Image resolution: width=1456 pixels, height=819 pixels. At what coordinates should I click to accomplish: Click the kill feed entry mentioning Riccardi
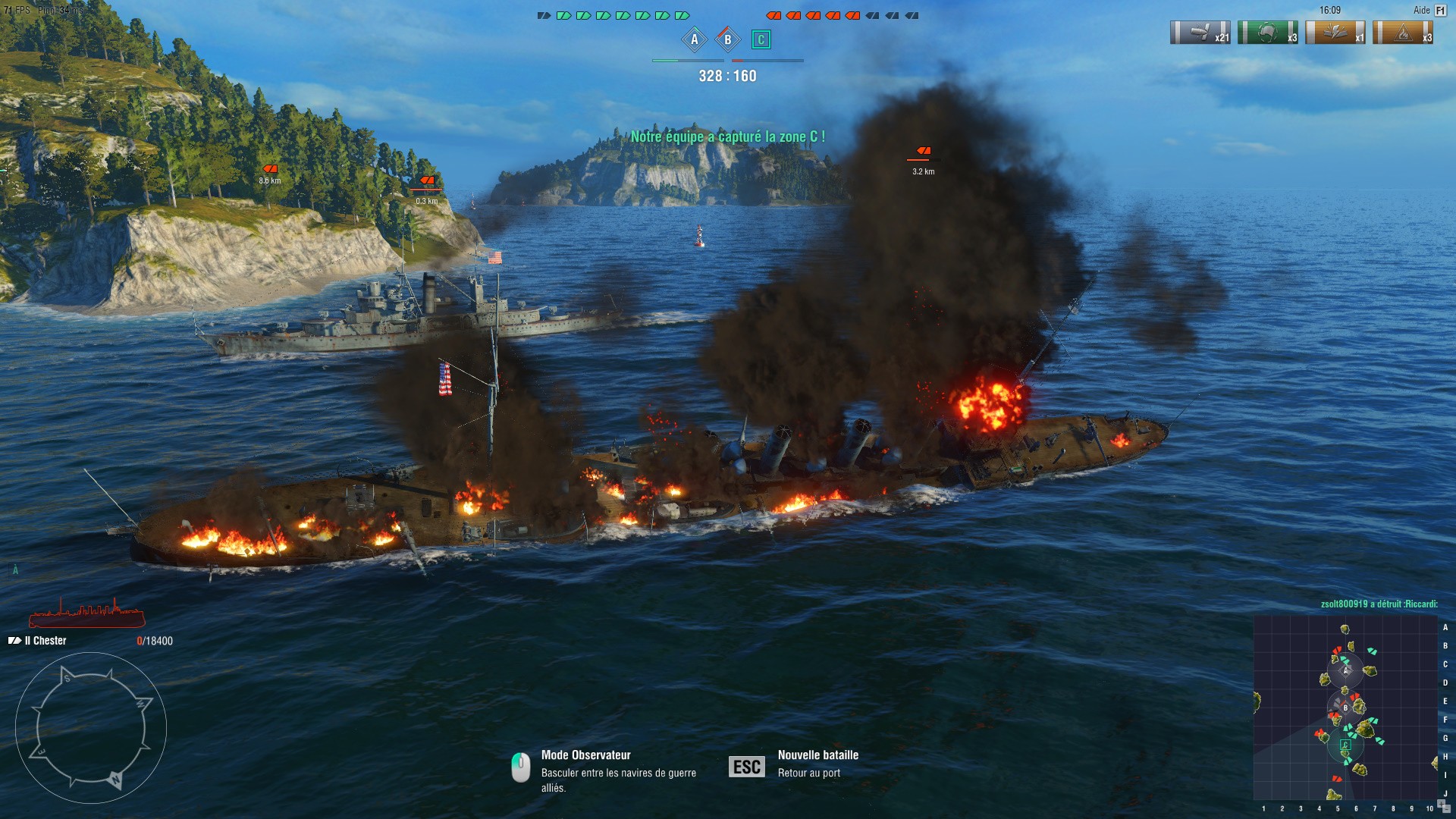(1380, 605)
